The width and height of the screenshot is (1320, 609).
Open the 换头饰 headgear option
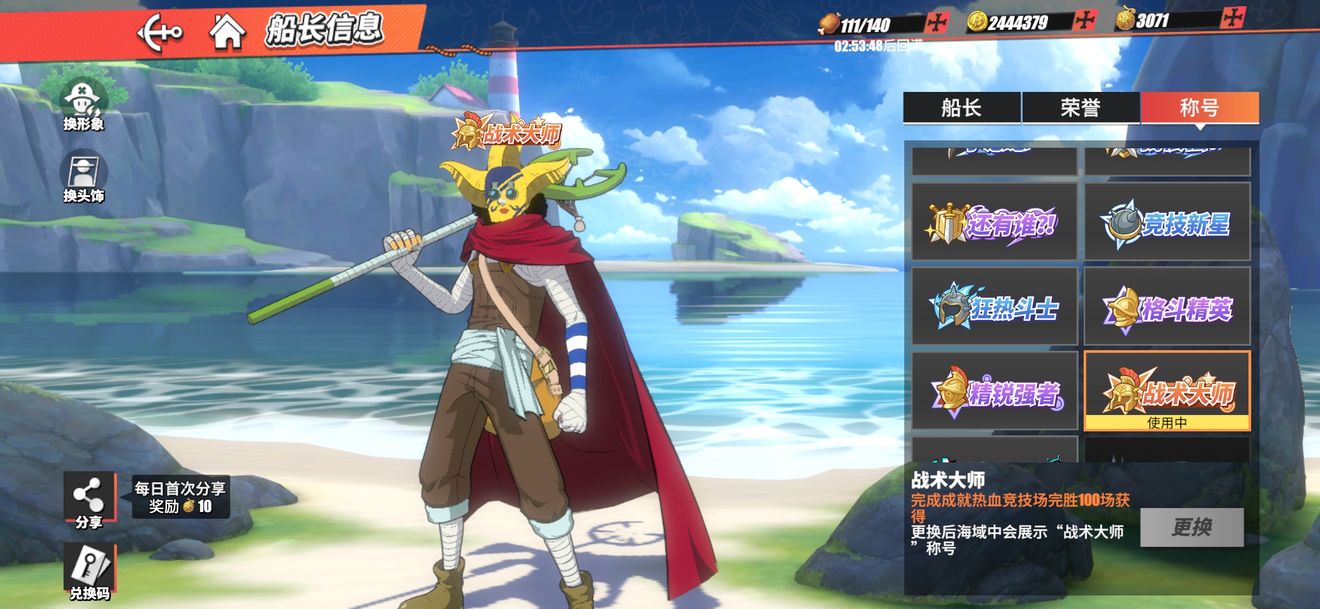(84, 177)
